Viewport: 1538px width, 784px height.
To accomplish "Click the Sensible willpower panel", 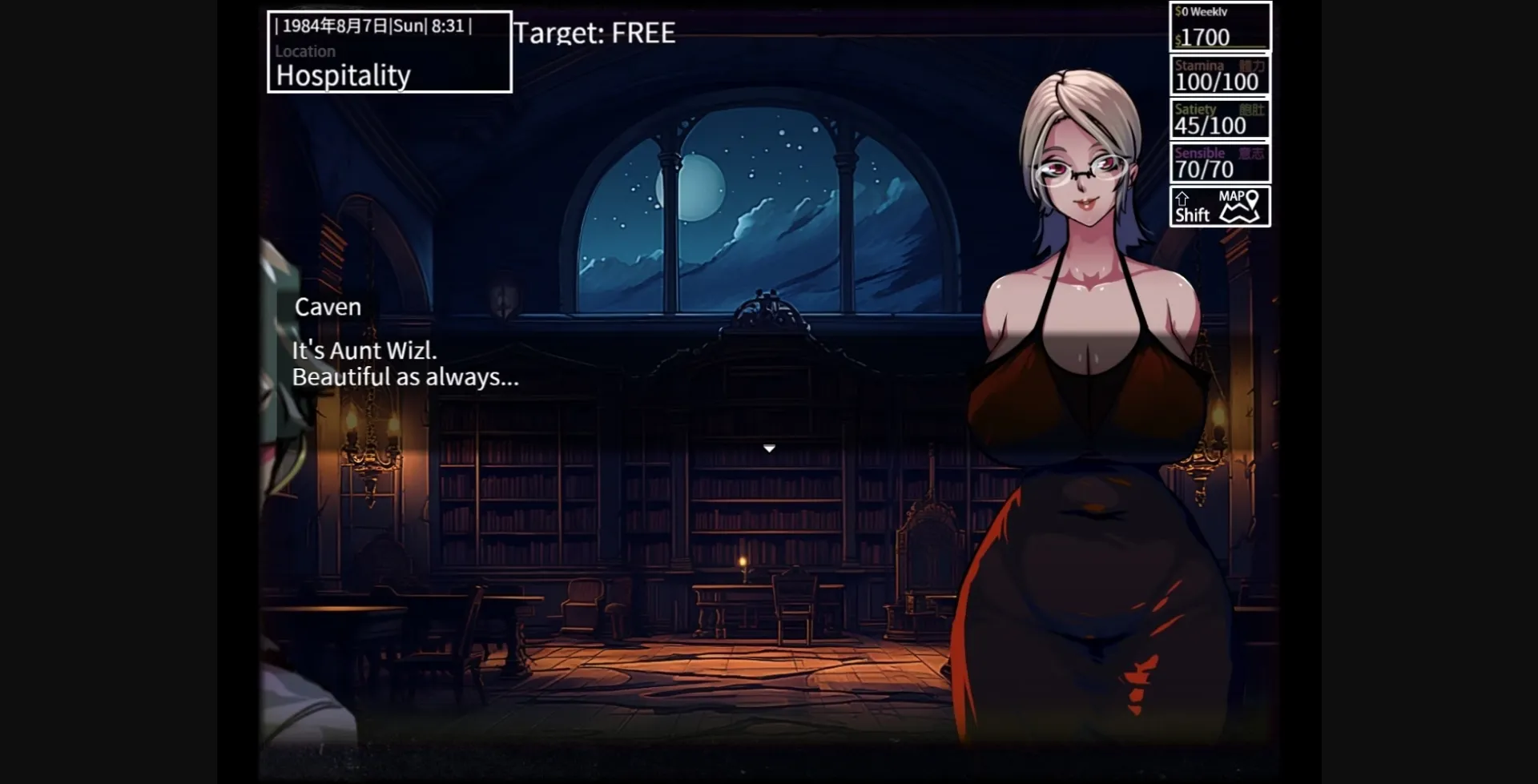I will point(1219,162).
